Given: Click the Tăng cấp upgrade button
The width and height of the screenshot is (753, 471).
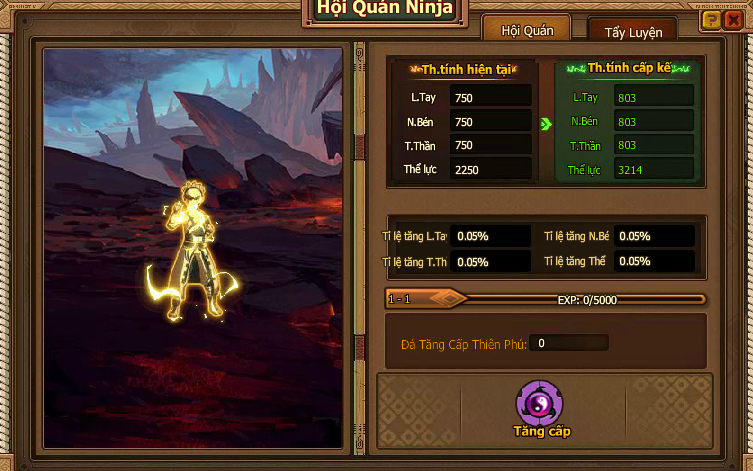Looking at the screenshot, I should click(x=541, y=405).
